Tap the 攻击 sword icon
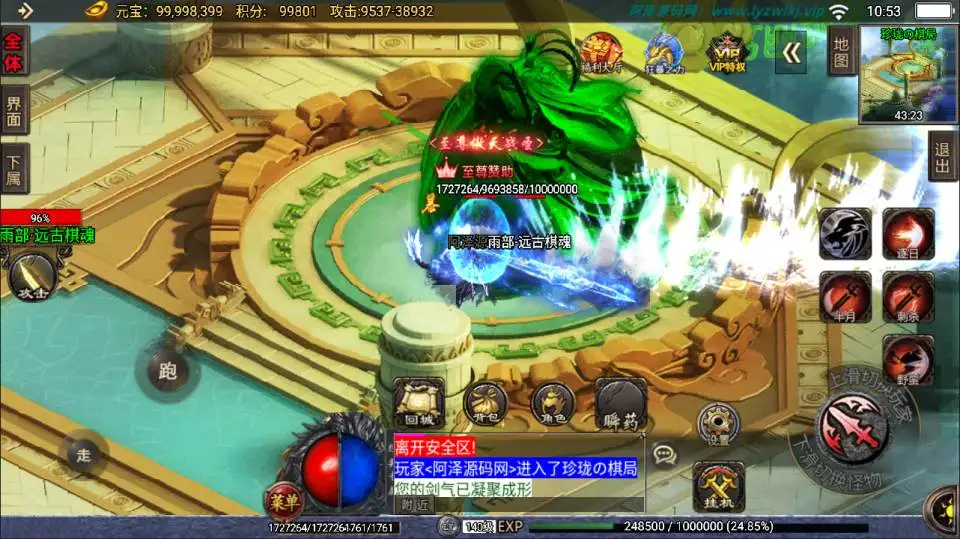This screenshot has width=960, height=539. coord(28,274)
